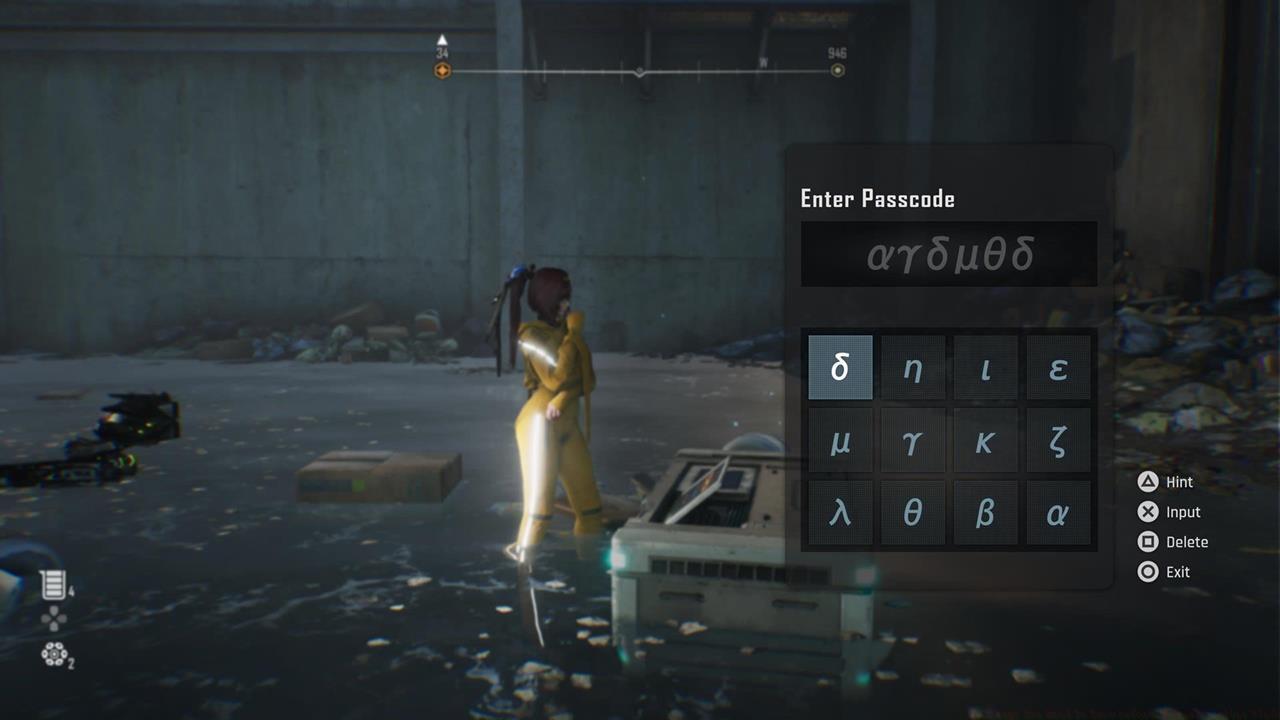Select the λ key on the keypad
The width and height of the screenshot is (1280, 720).
(x=840, y=511)
